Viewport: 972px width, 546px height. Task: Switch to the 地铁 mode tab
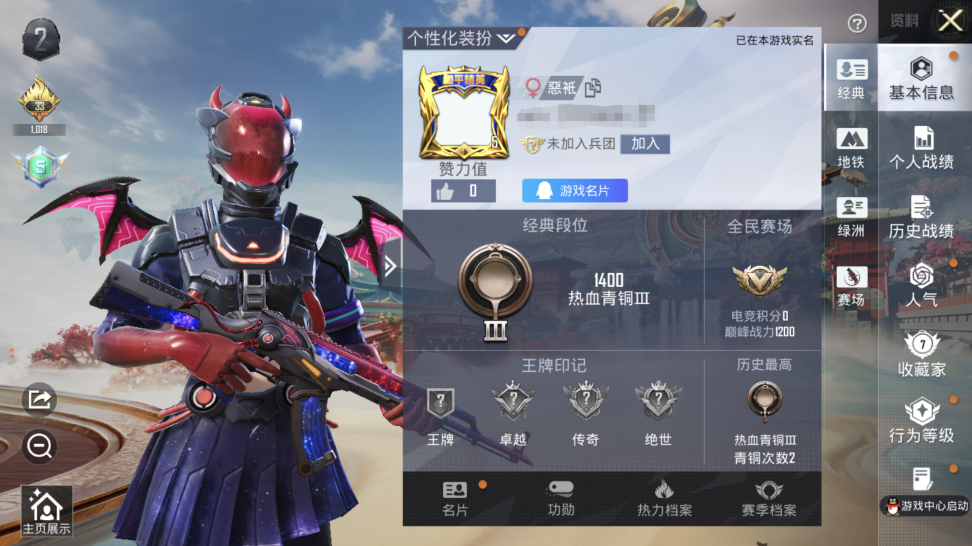[851, 148]
